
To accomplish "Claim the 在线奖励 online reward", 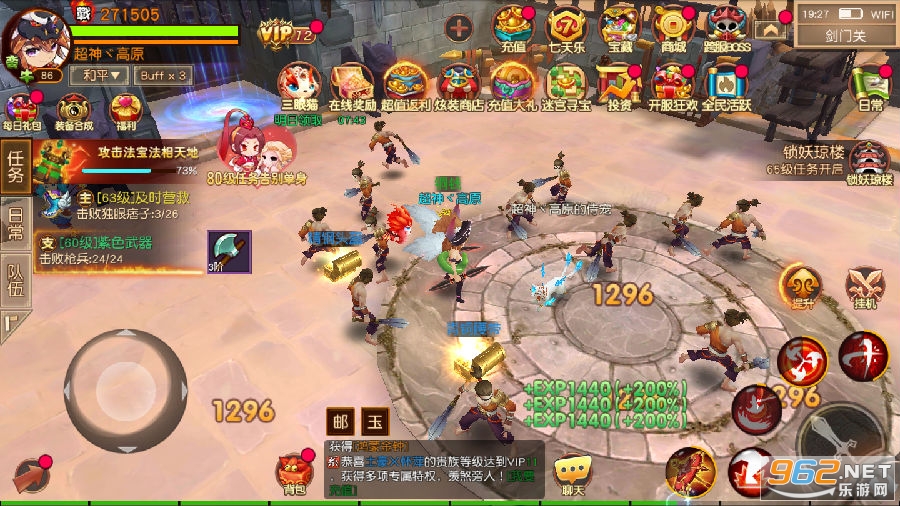I will point(352,86).
